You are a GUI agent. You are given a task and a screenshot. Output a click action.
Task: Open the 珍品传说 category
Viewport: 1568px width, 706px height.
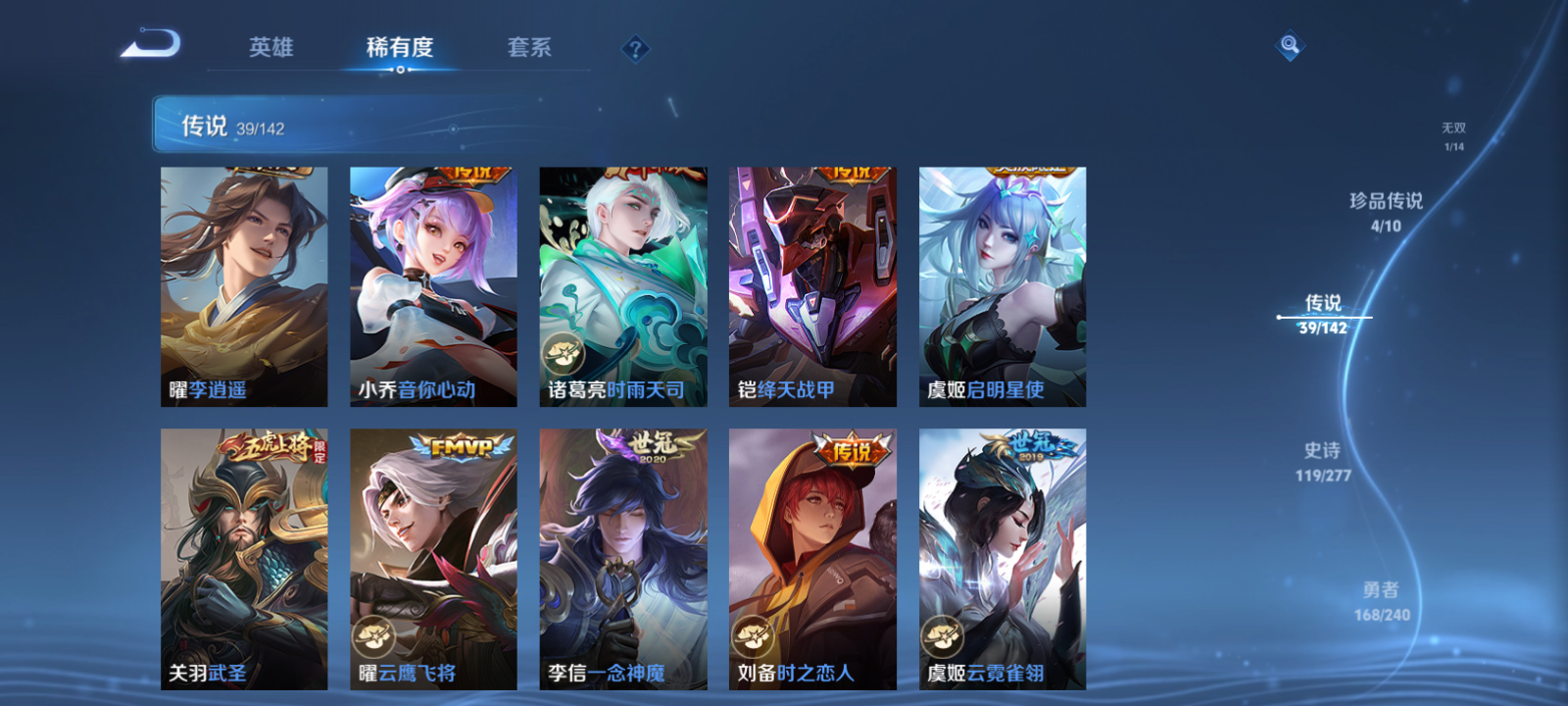[x=1387, y=206]
